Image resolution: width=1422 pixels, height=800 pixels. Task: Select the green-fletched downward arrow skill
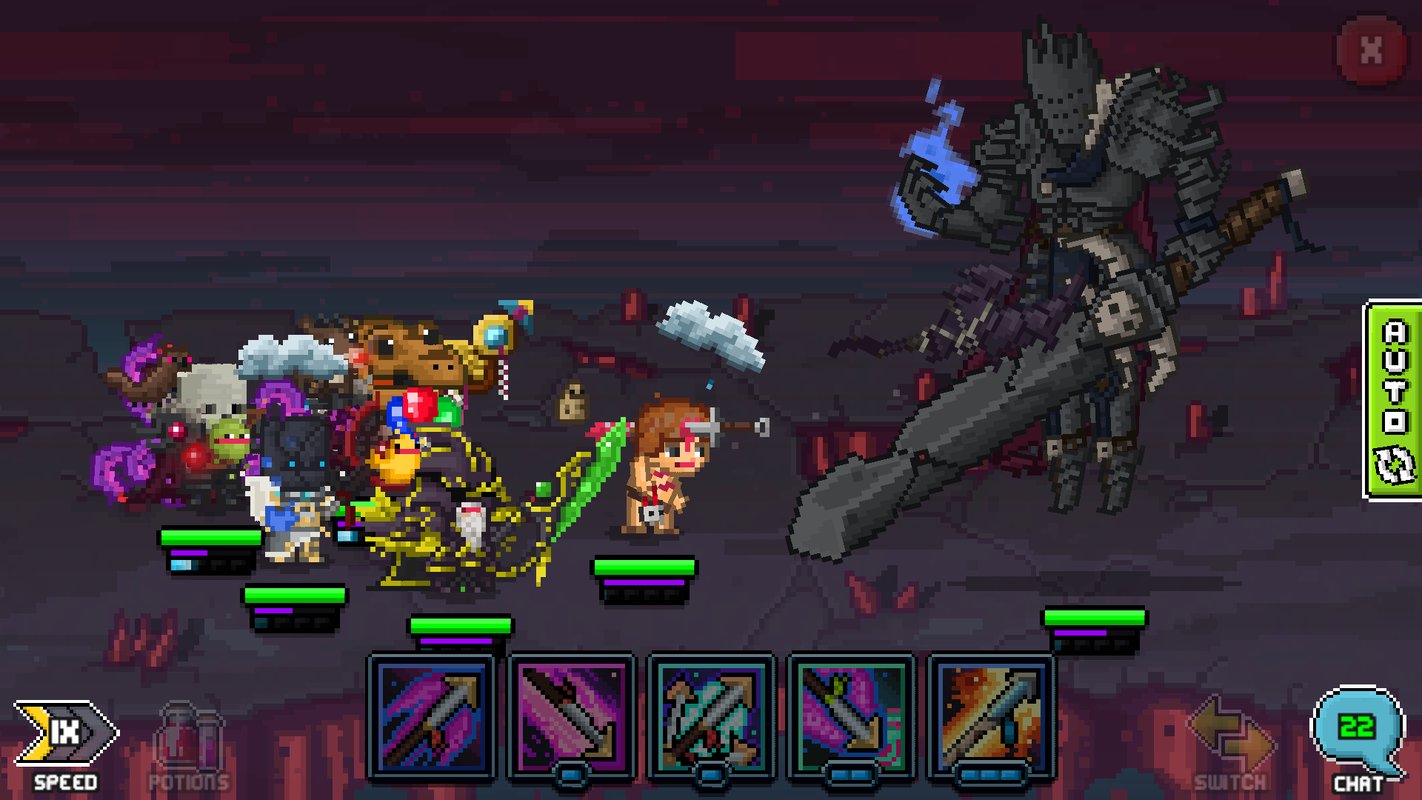(851, 715)
